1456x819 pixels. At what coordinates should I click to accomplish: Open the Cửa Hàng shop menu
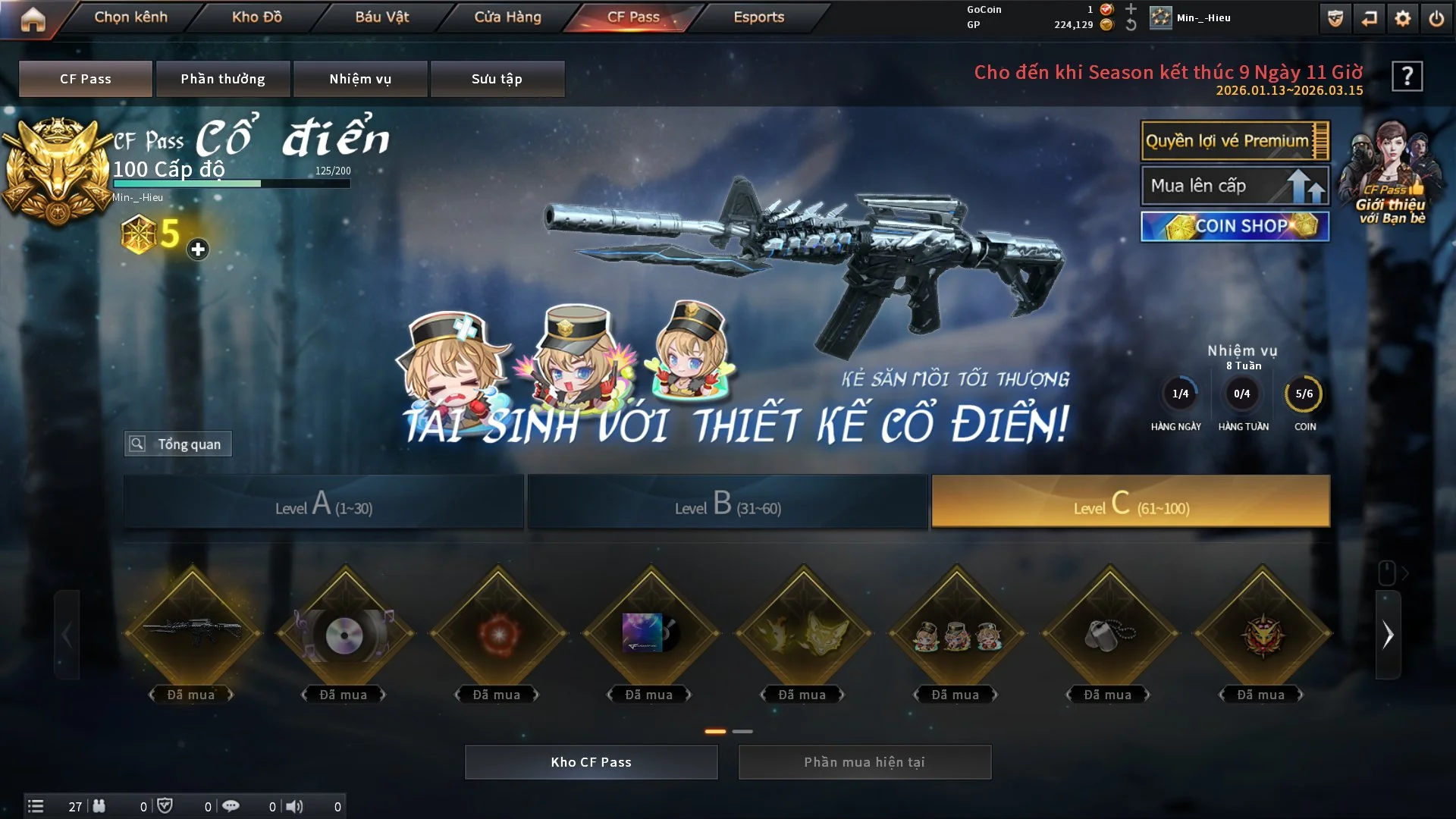click(x=507, y=17)
